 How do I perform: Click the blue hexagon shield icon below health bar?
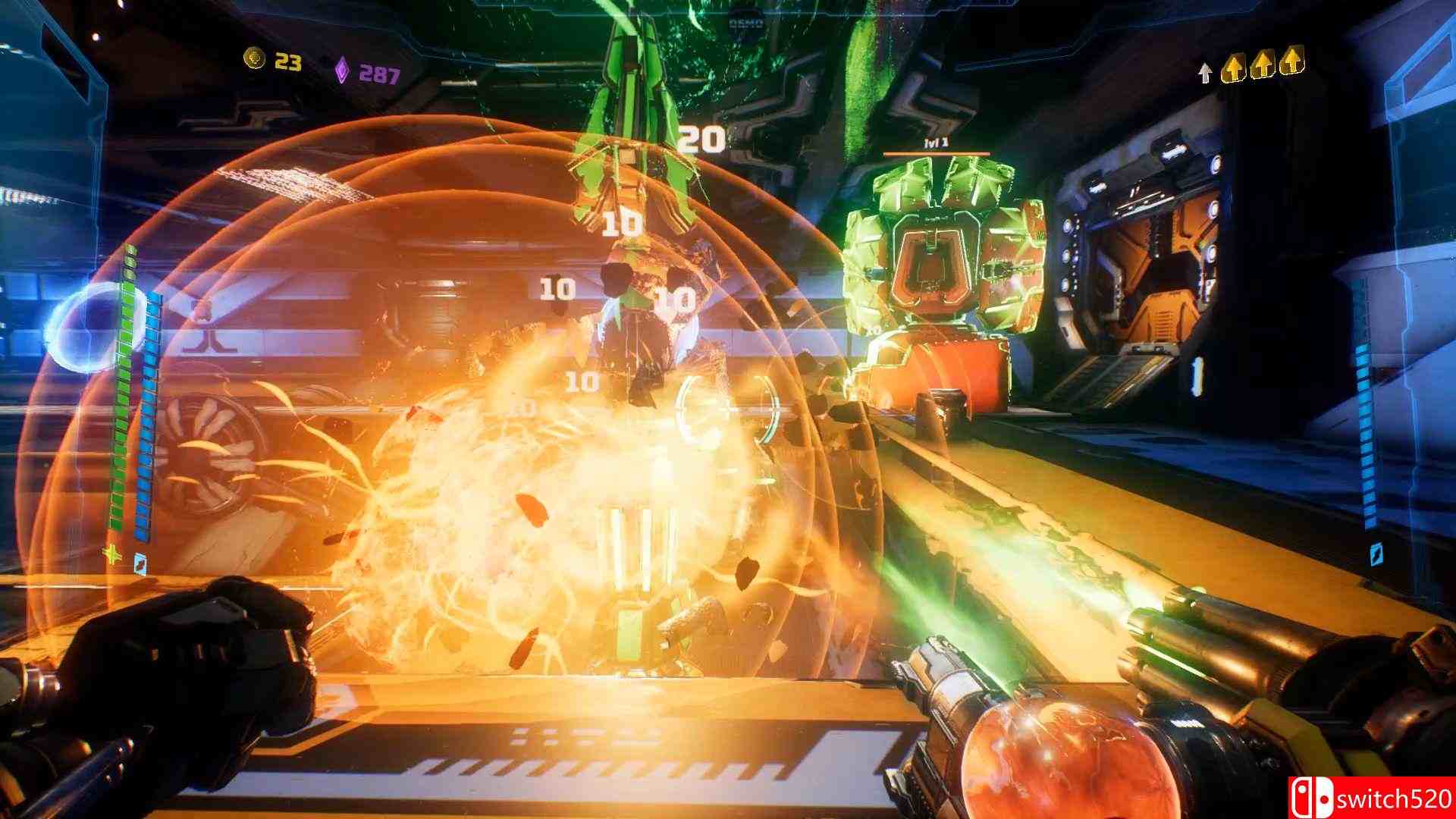coord(140,565)
